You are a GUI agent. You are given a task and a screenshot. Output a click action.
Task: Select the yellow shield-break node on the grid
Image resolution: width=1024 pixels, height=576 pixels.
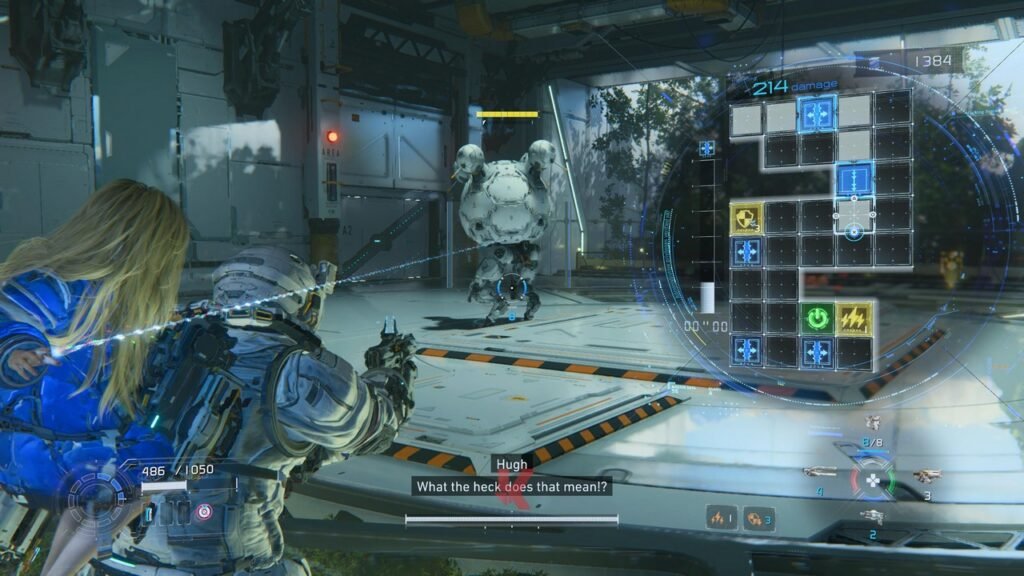click(x=746, y=217)
